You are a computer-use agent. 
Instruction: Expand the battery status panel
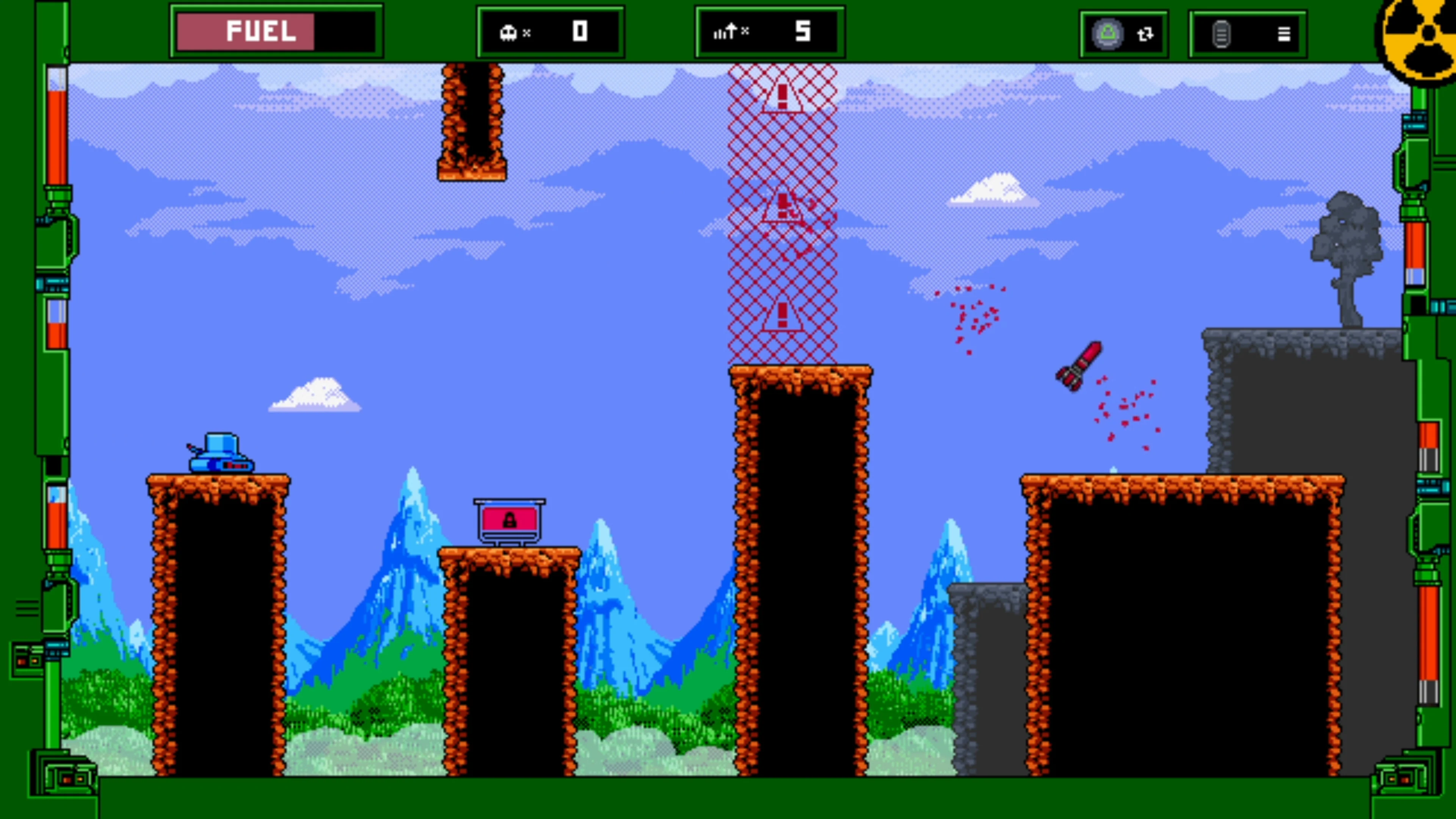[1247, 35]
